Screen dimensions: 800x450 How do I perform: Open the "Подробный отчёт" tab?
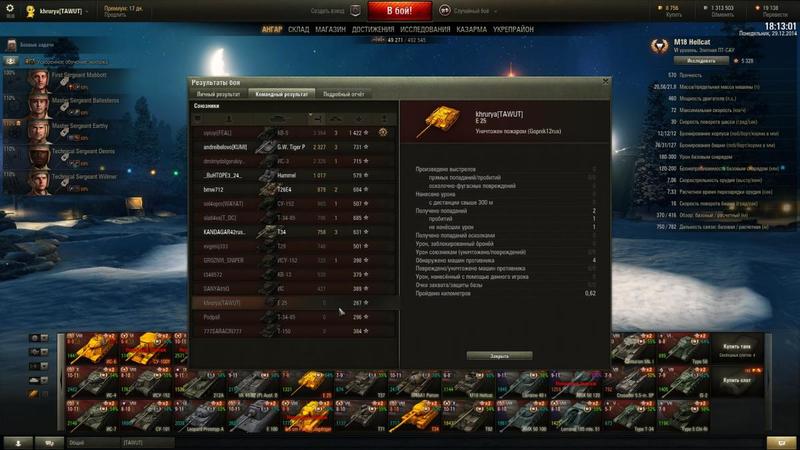click(343, 94)
